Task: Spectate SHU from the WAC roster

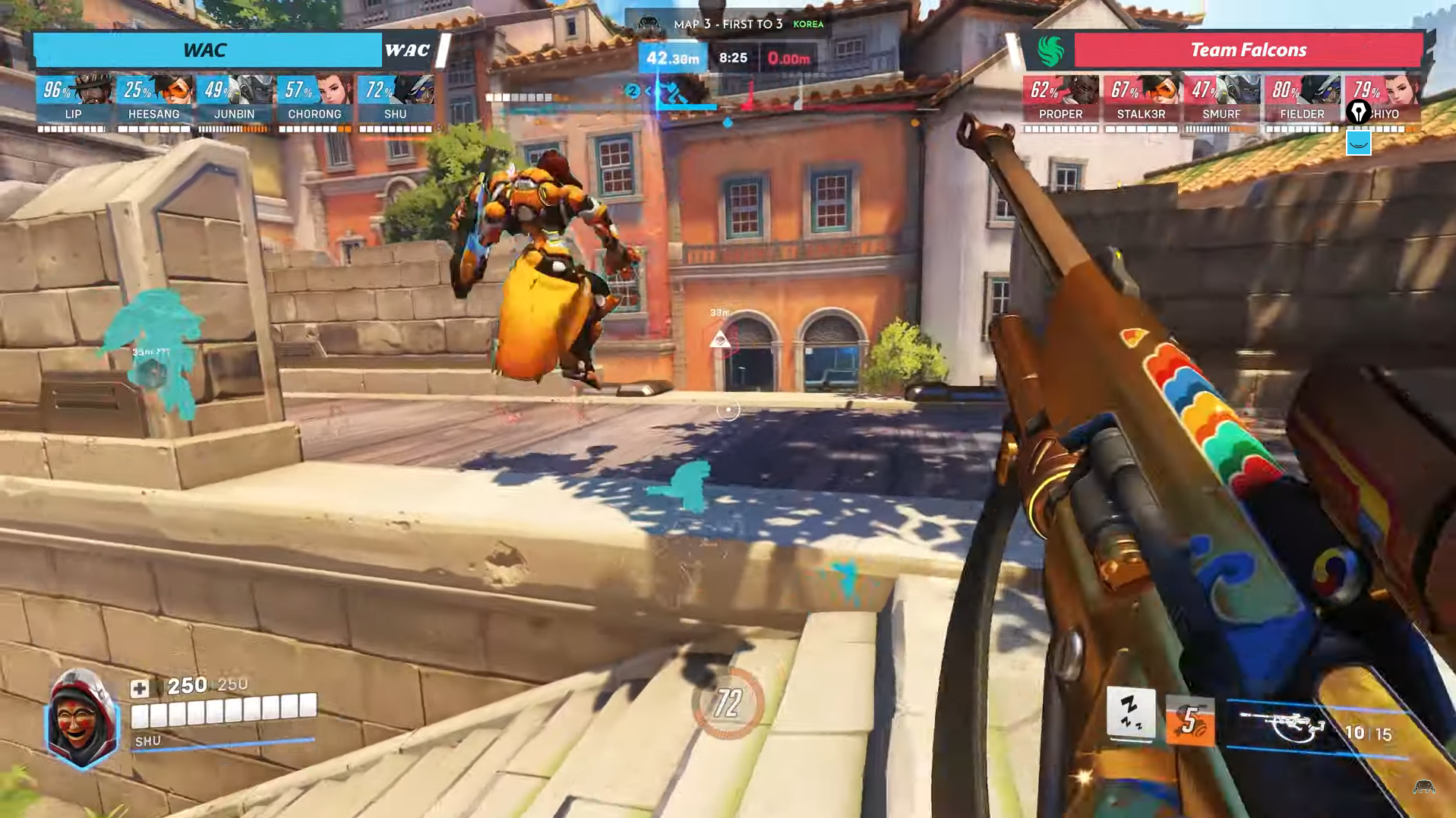Action: pos(395,101)
